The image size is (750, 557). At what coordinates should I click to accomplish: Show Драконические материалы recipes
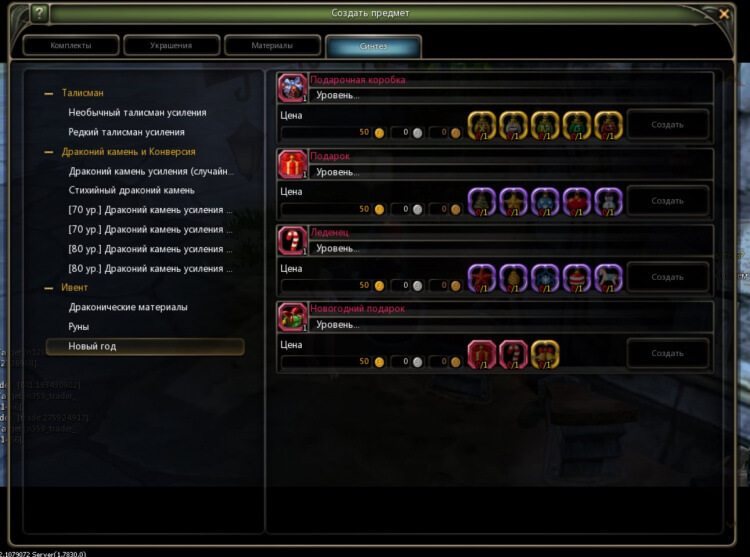[x=128, y=307]
